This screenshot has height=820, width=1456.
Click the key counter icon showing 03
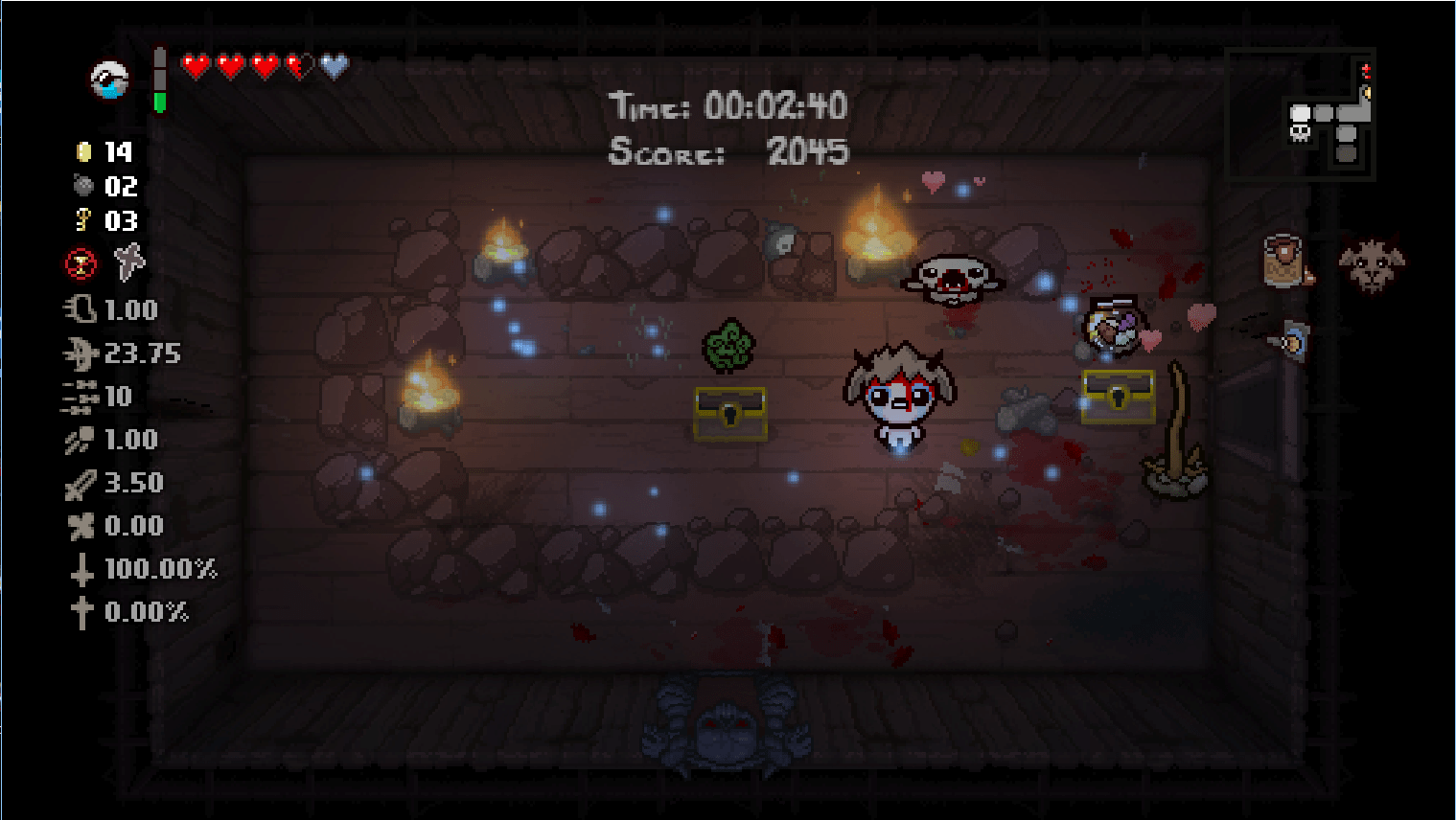[x=82, y=221]
